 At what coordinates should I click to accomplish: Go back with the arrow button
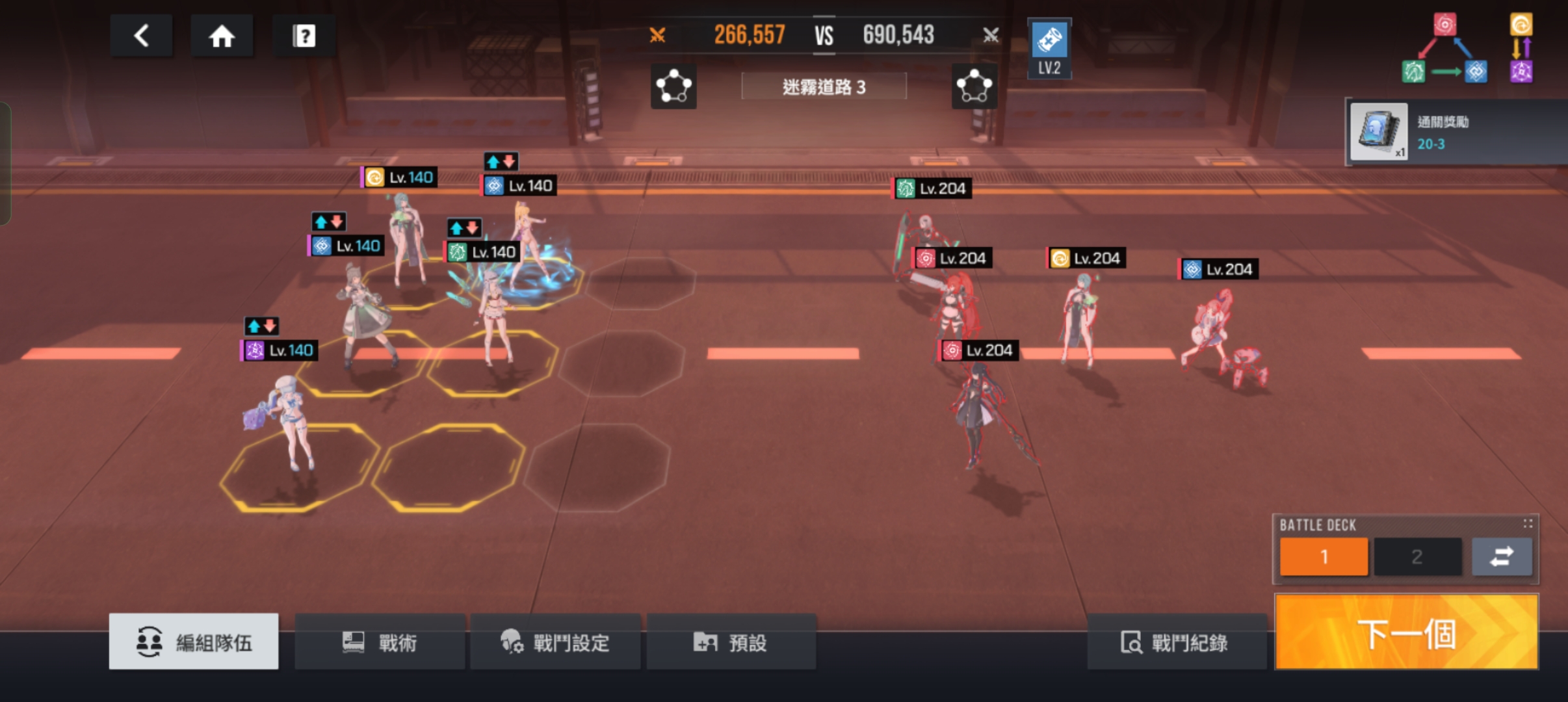click(141, 35)
